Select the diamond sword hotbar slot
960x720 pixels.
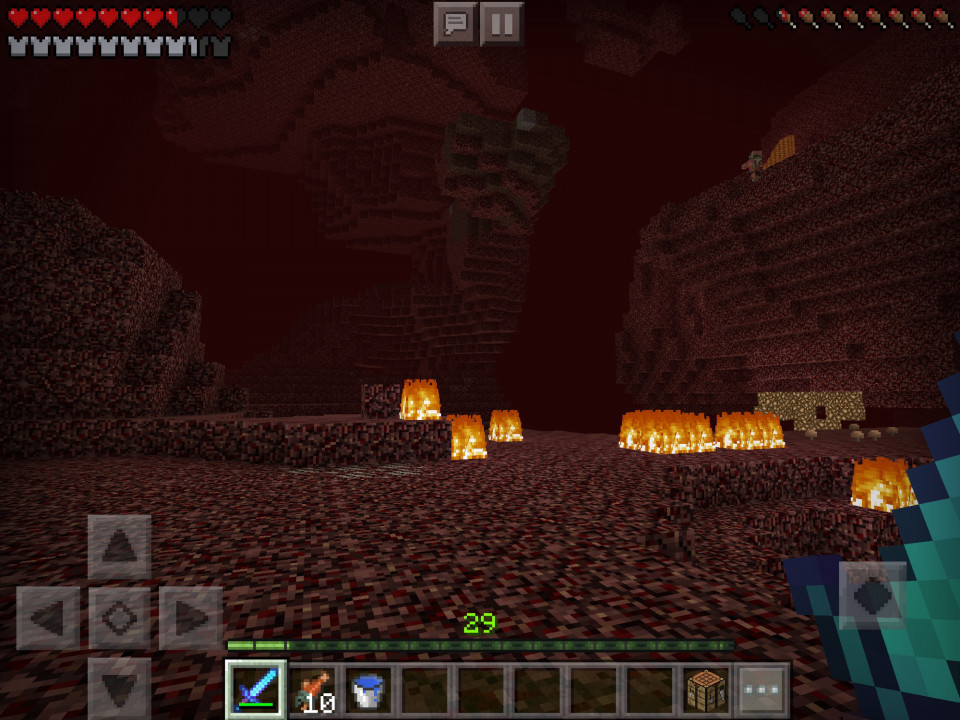coord(256,690)
